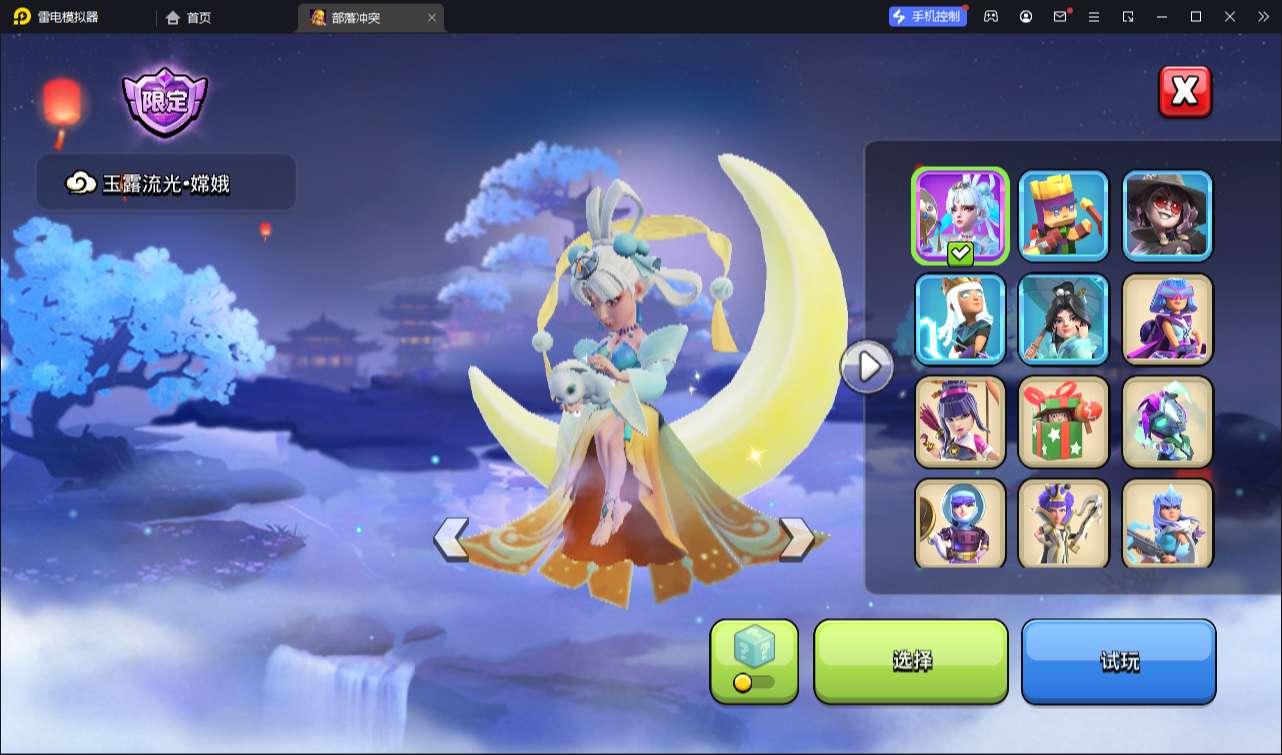Choose the black-haired umbrella lady skin
Image resolution: width=1282 pixels, height=755 pixels.
(1064, 318)
